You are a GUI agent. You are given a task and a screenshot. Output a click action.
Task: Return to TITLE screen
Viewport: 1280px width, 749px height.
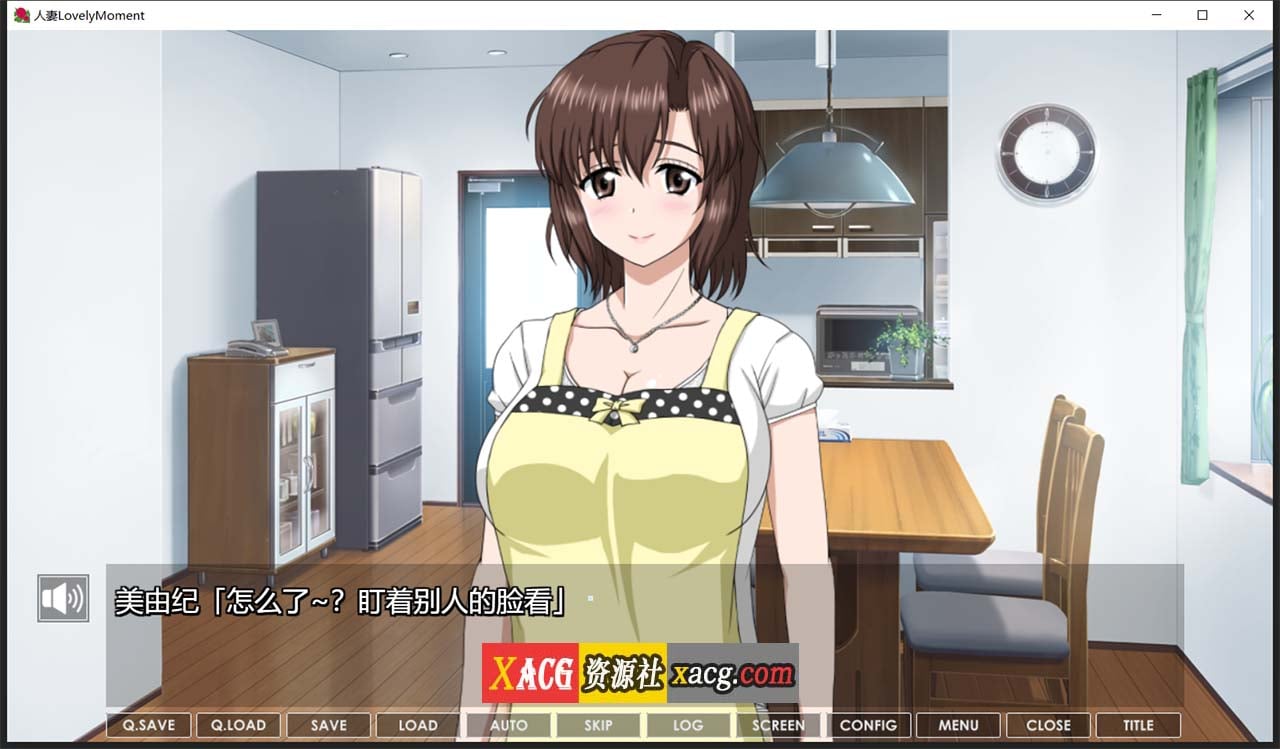click(1138, 725)
